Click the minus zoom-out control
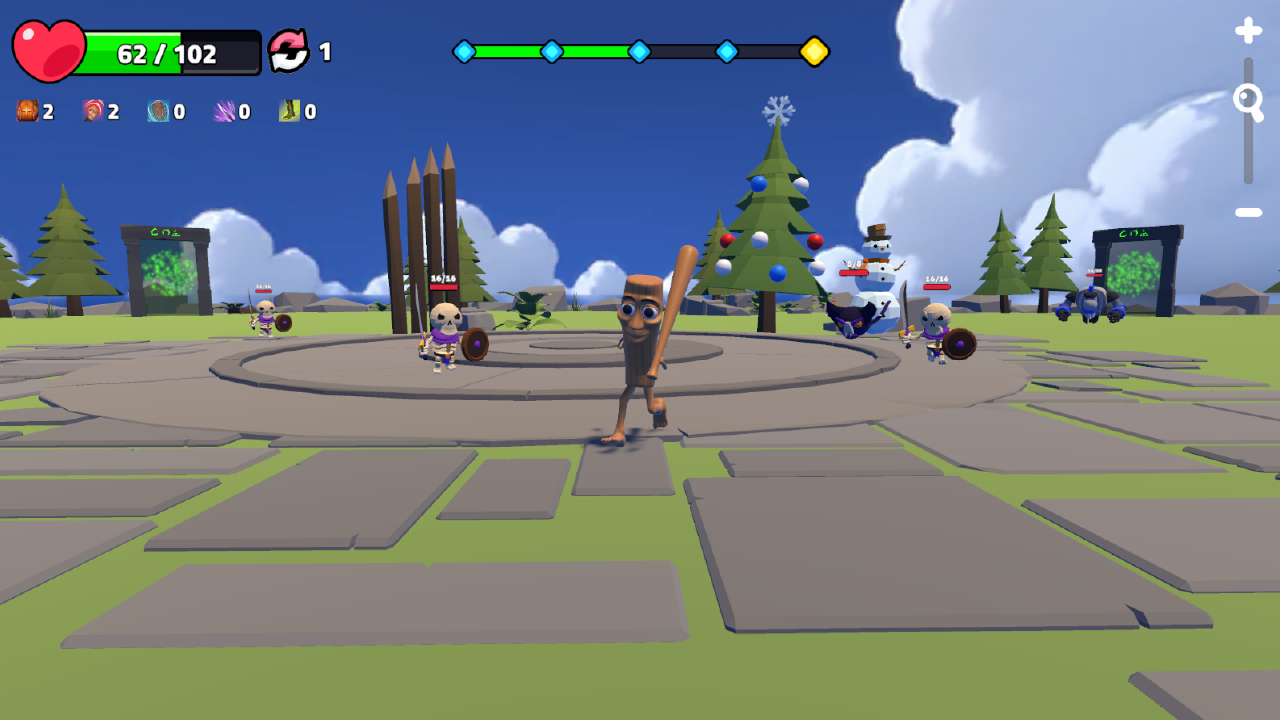This screenshot has width=1280, height=720. (1248, 212)
